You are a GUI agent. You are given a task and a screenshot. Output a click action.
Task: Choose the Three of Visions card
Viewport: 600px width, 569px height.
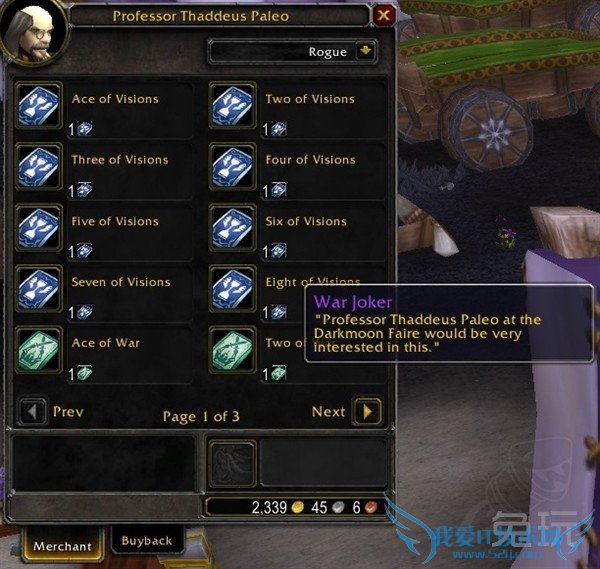click(39, 166)
